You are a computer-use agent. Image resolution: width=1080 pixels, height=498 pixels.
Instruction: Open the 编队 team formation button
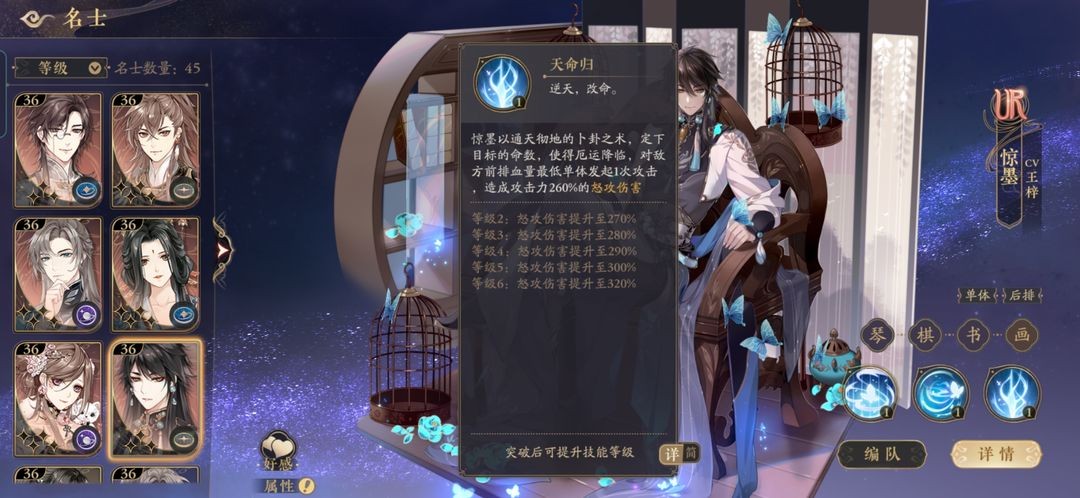tap(882, 453)
